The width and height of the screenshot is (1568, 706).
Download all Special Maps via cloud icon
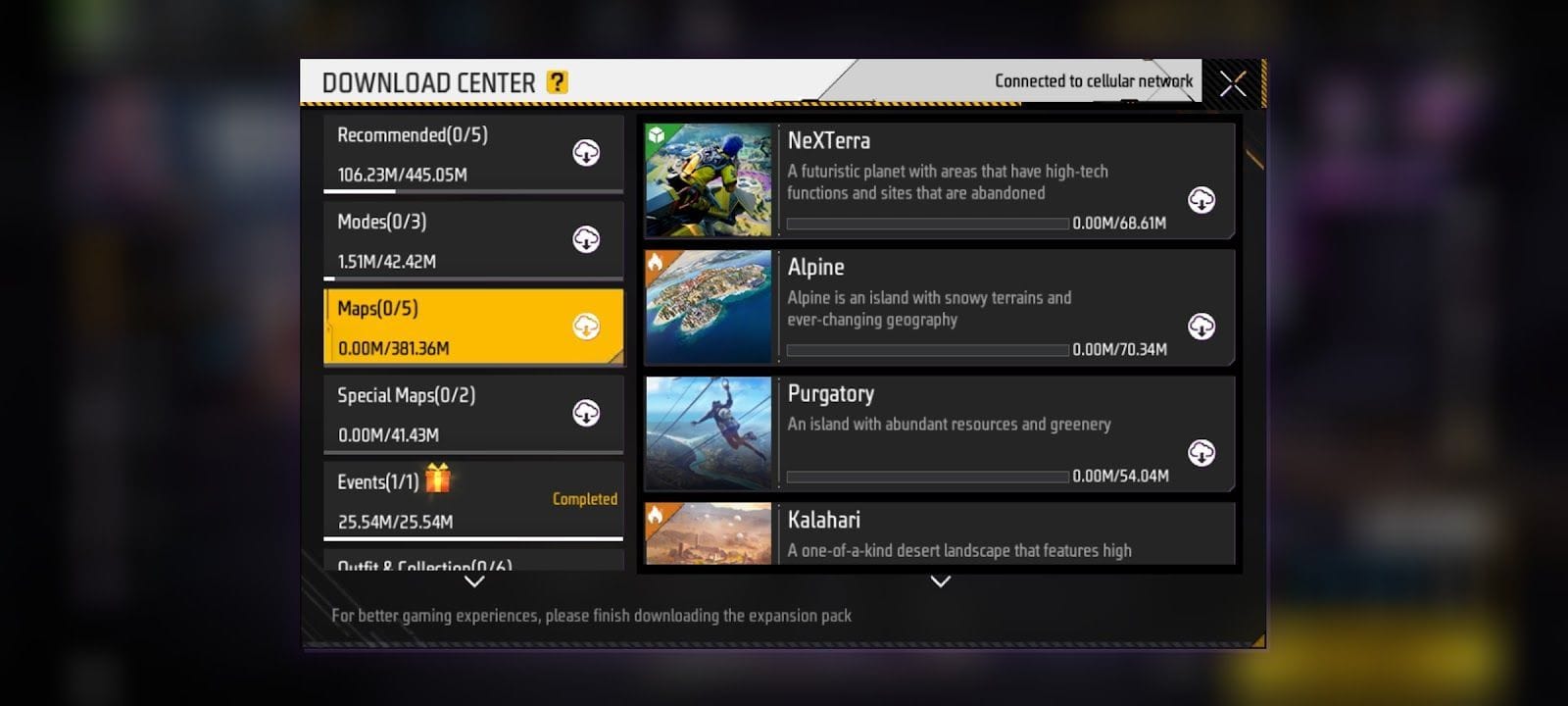coord(586,413)
